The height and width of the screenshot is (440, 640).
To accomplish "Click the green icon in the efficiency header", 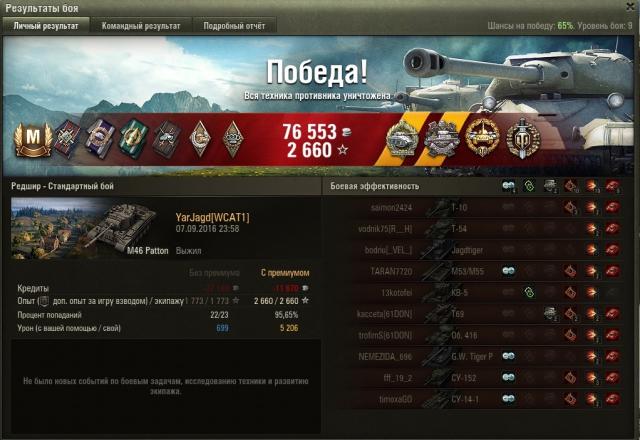I will 529,186.
